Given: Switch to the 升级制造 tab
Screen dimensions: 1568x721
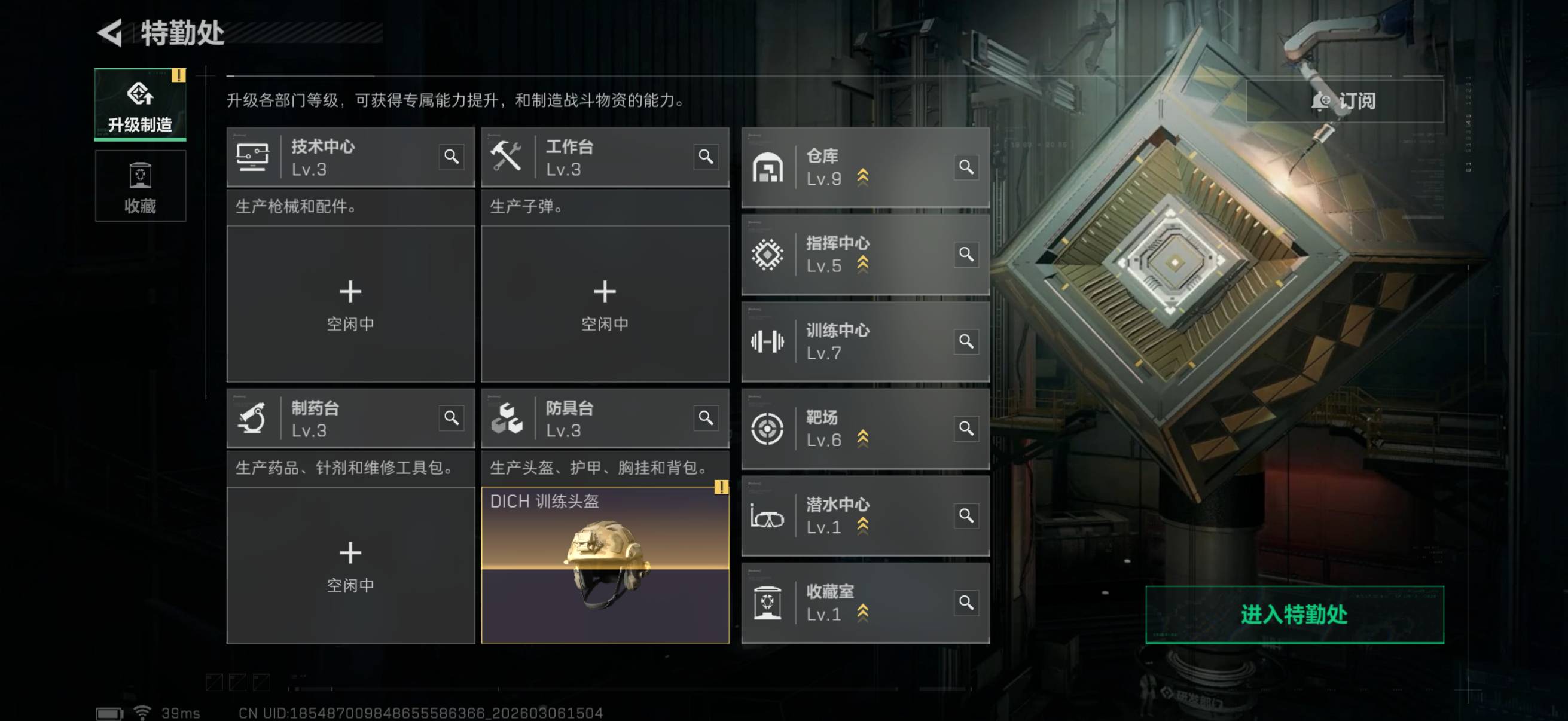Looking at the screenshot, I should click(140, 105).
